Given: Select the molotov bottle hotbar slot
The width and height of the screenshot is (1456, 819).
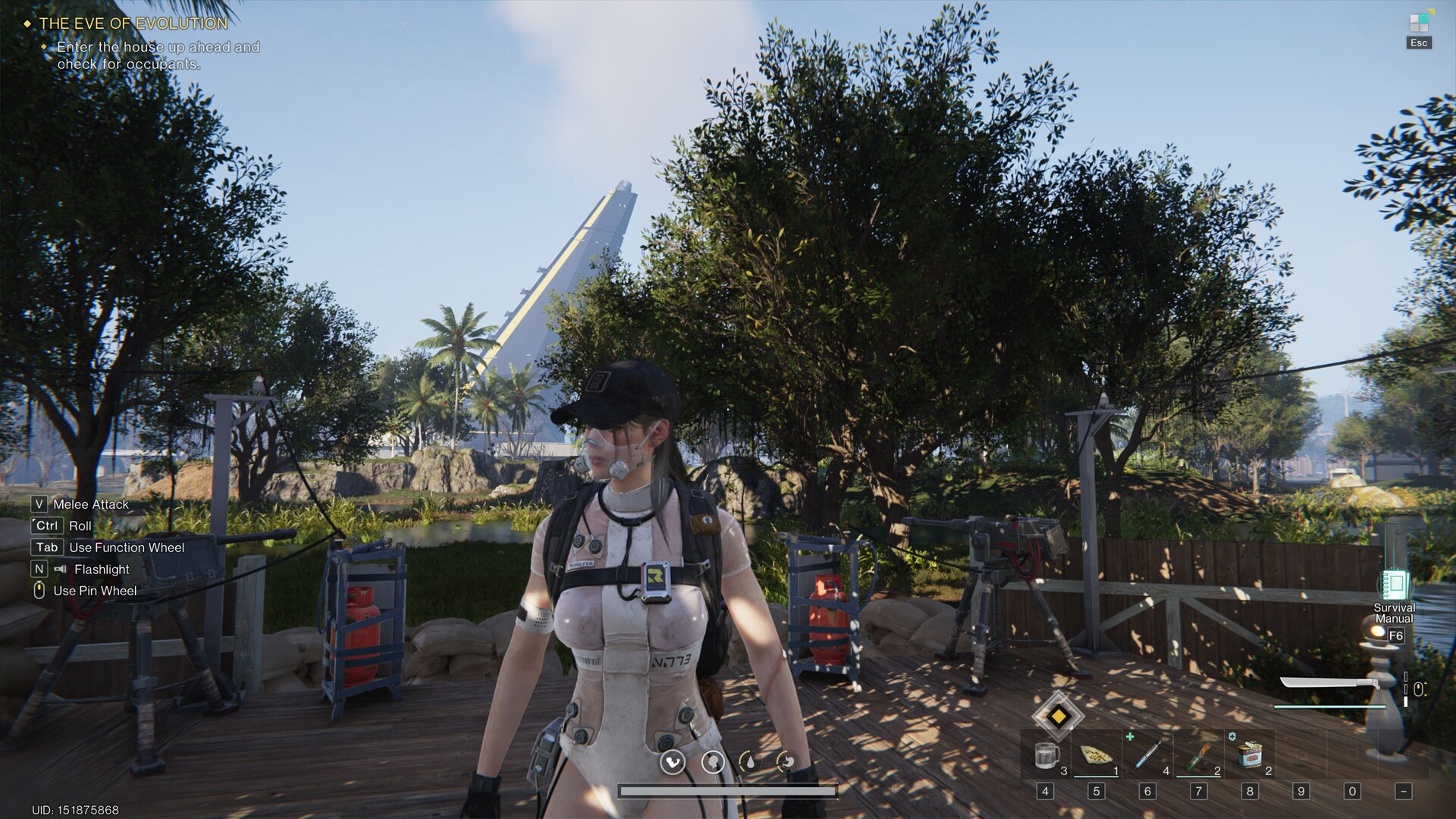Looking at the screenshot, I should (1198, 755).
